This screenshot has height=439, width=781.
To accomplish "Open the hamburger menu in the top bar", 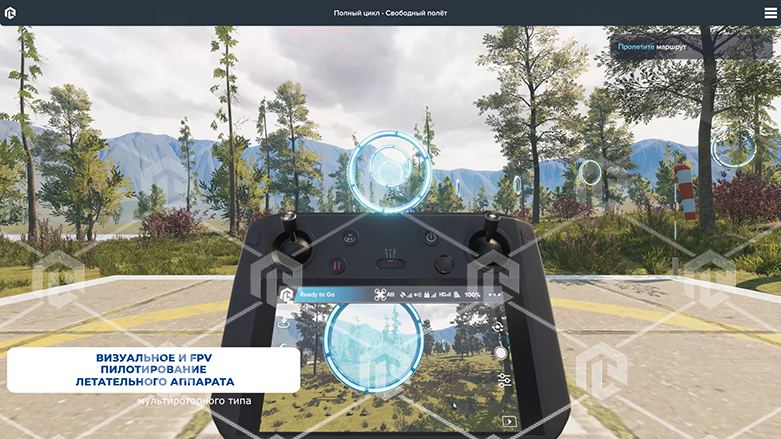I will point(770,12).
